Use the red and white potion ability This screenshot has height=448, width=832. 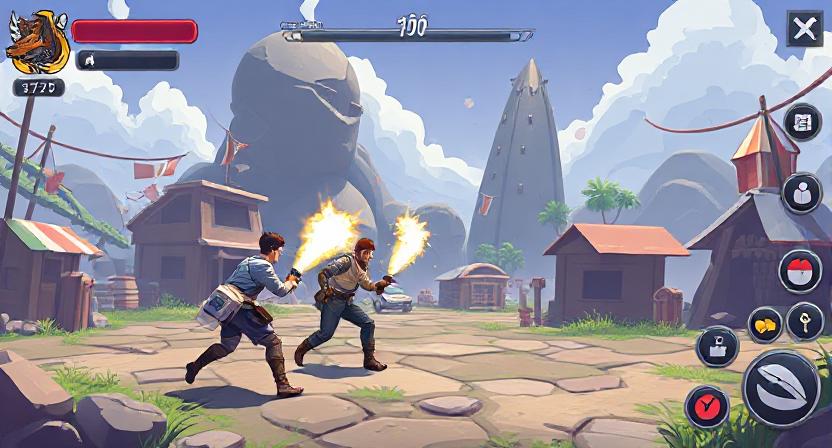800,271
